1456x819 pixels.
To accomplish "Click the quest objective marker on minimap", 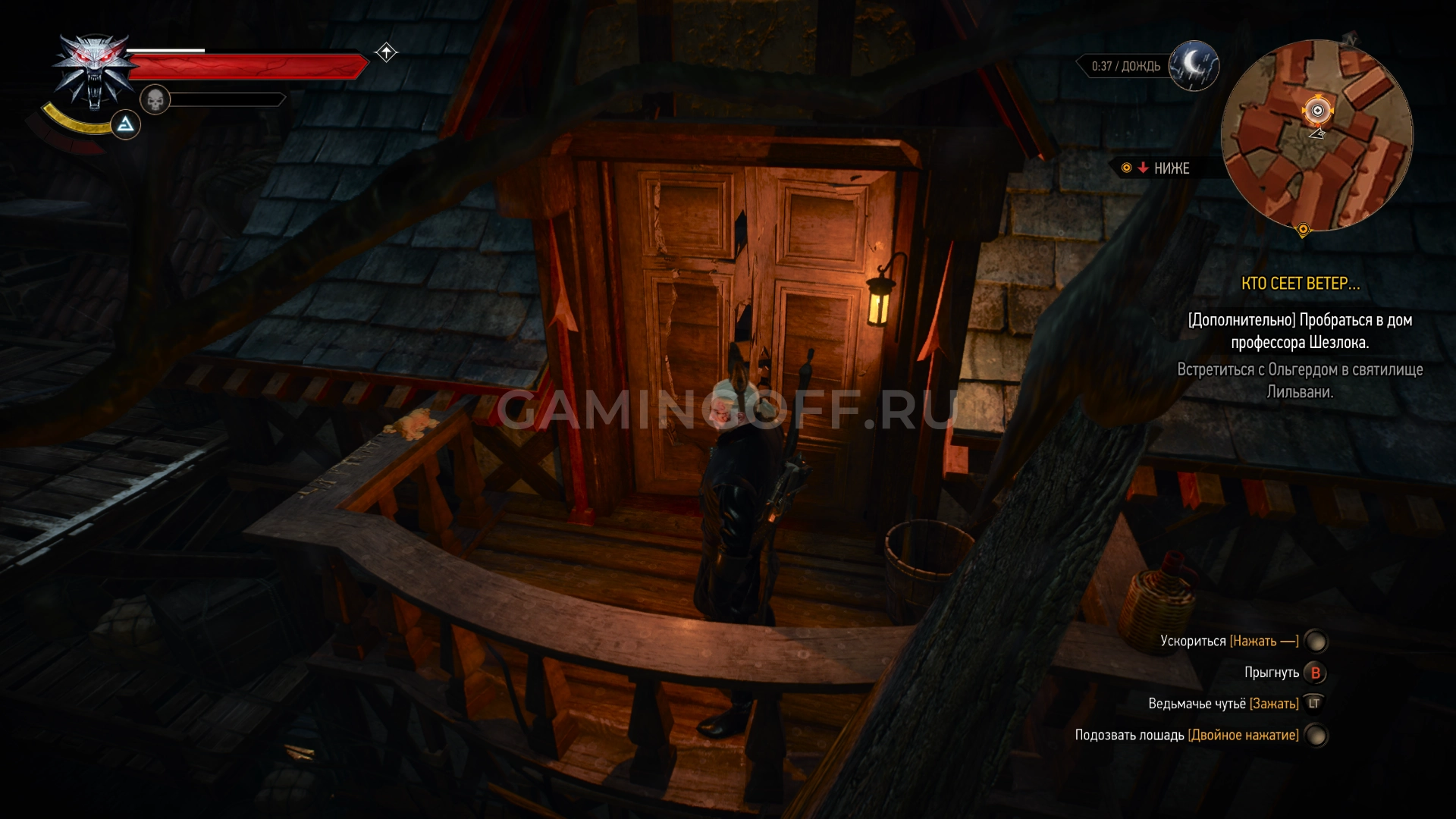I will click(x=1317, y=111).
